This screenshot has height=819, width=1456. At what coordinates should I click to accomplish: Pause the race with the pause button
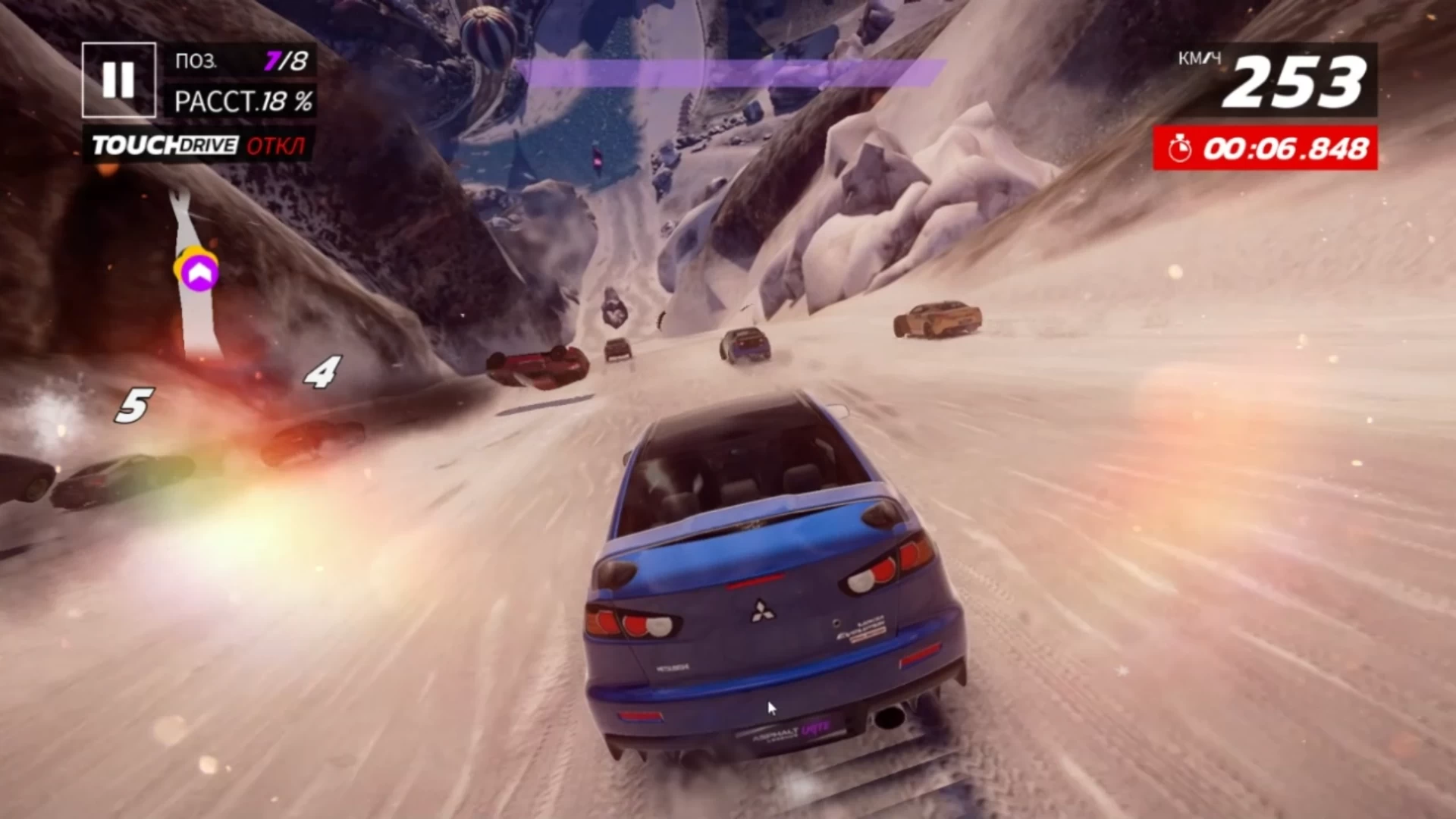coord(118,80)
